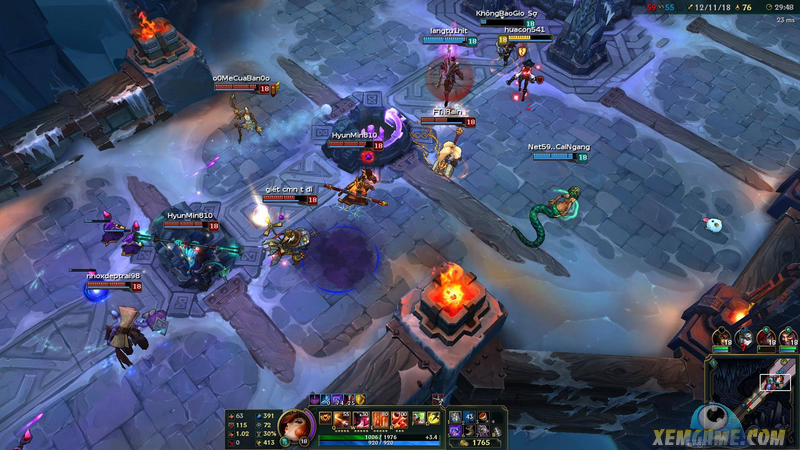The height and width of the screenshot is (450, 800).
Task: Select the dead teammate's greyed-out portrait
Action: (x=743, y=338)
